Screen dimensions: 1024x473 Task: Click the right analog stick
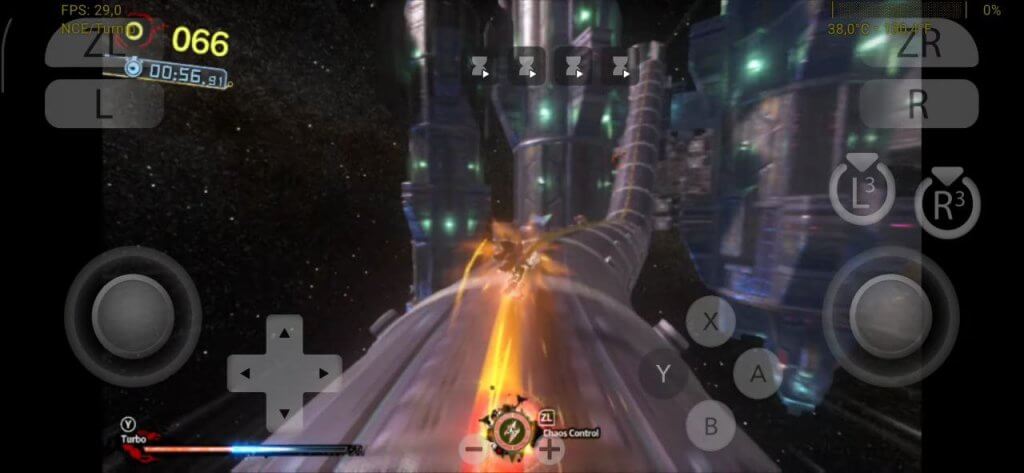(890, 316)
